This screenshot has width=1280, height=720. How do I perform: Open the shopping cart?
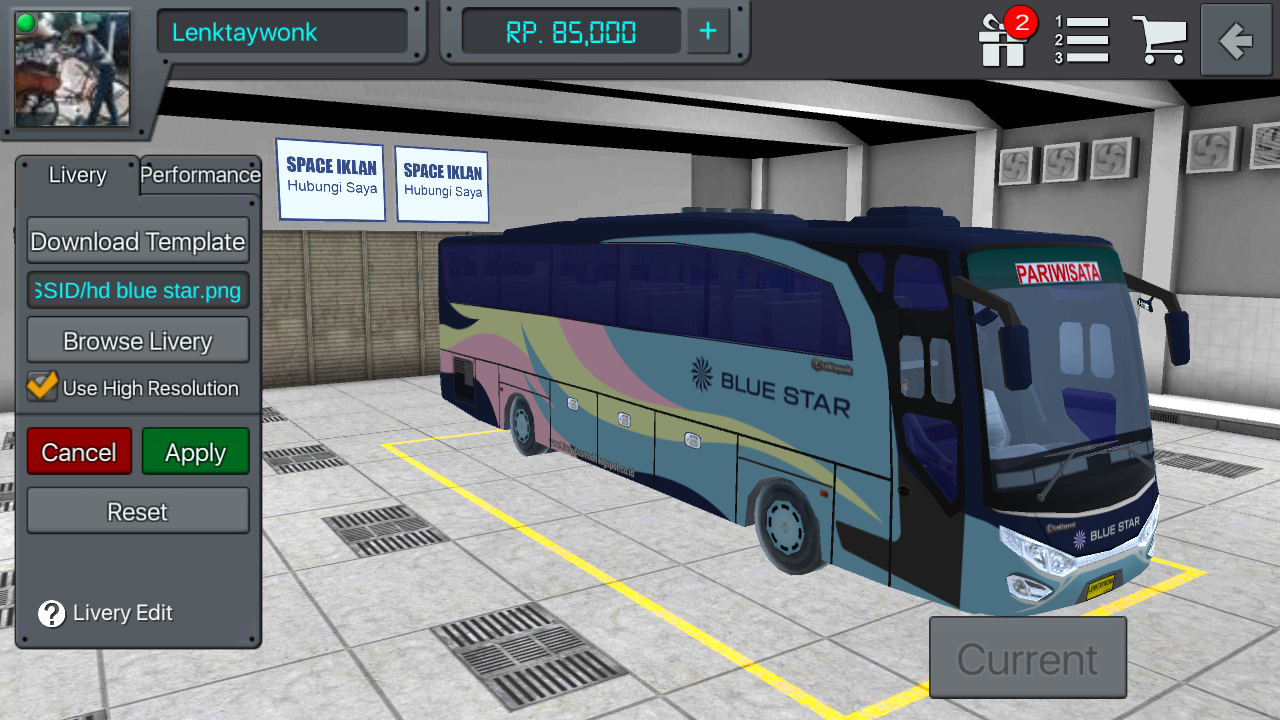click(1160, 40)
